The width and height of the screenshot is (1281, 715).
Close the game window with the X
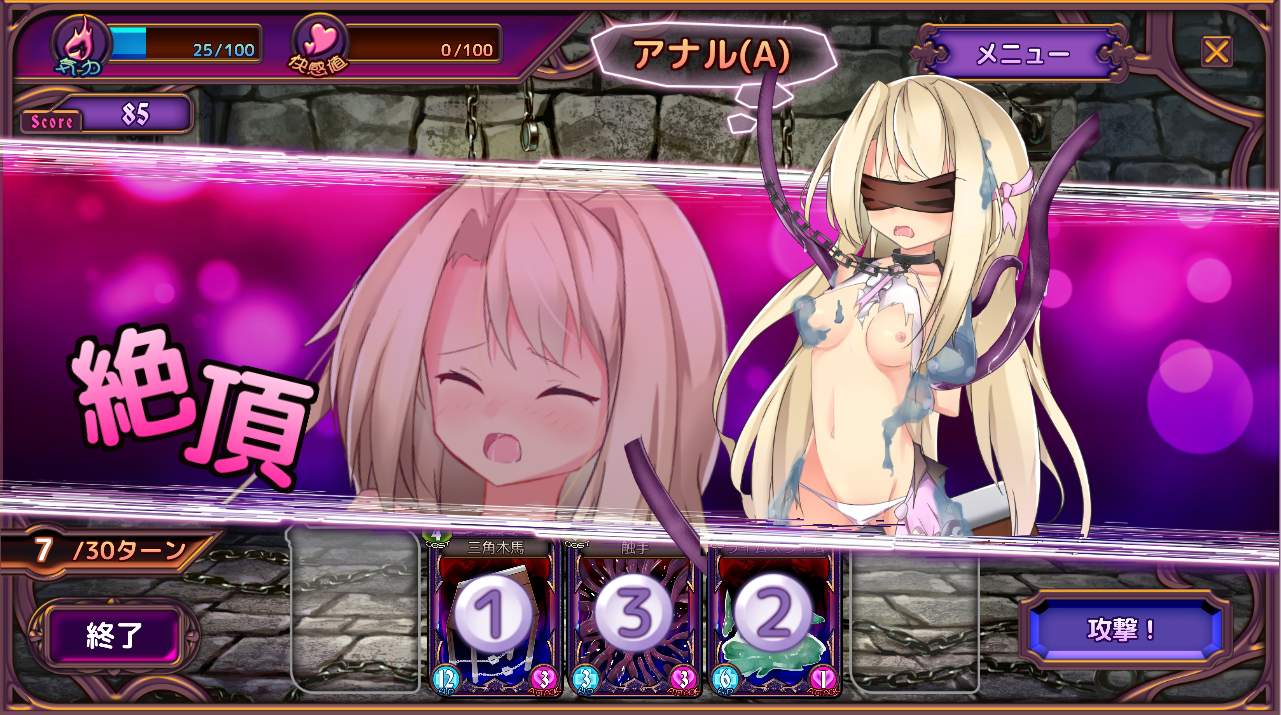(1216, 51)
